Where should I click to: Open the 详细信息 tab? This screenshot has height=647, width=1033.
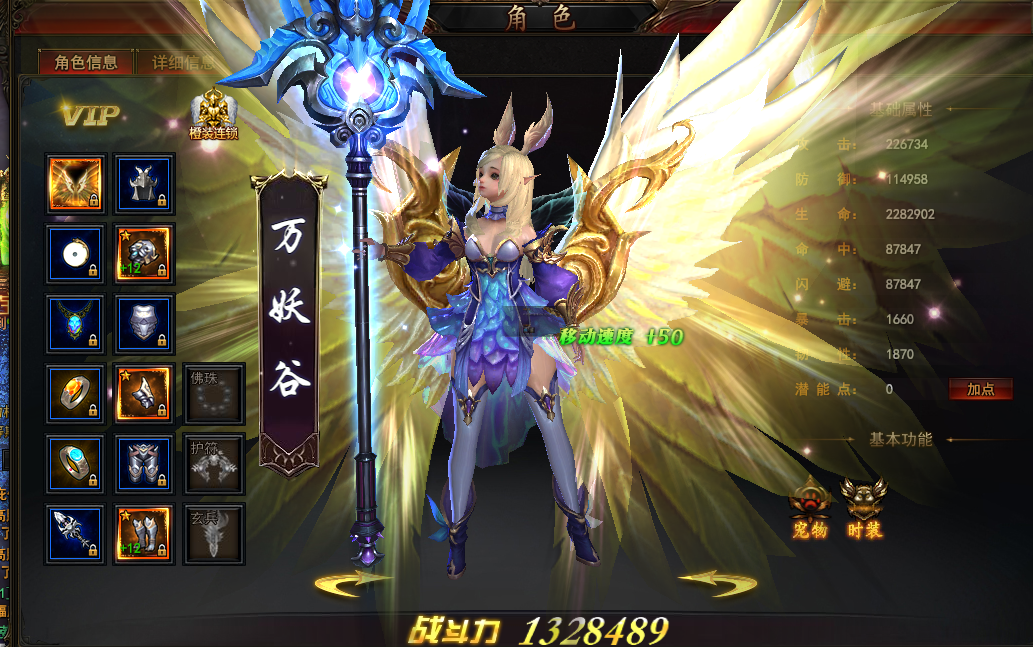pyautogui.click(x=182, y=62)
